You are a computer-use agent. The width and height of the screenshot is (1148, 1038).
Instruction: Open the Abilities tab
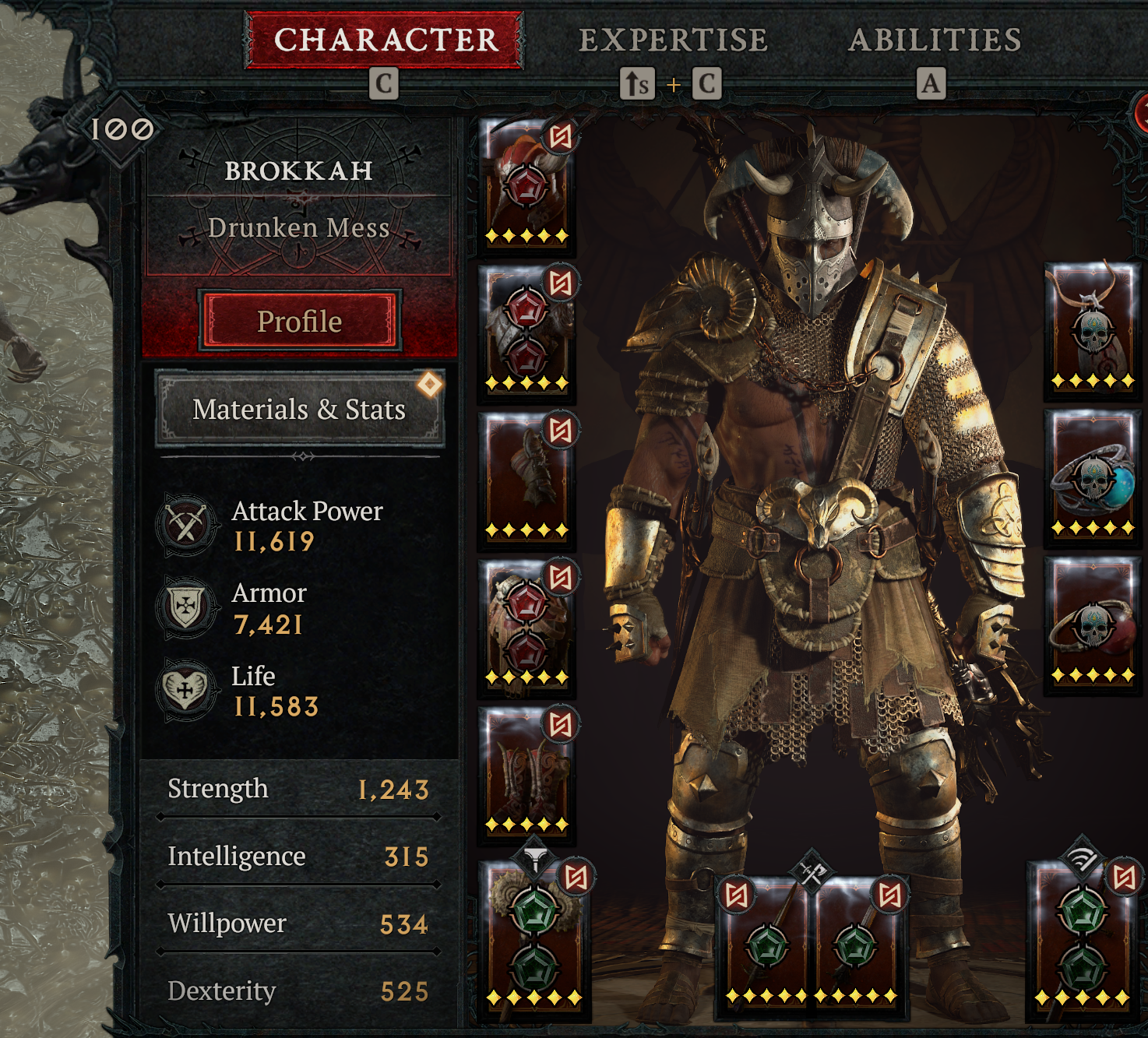(935, 40)
